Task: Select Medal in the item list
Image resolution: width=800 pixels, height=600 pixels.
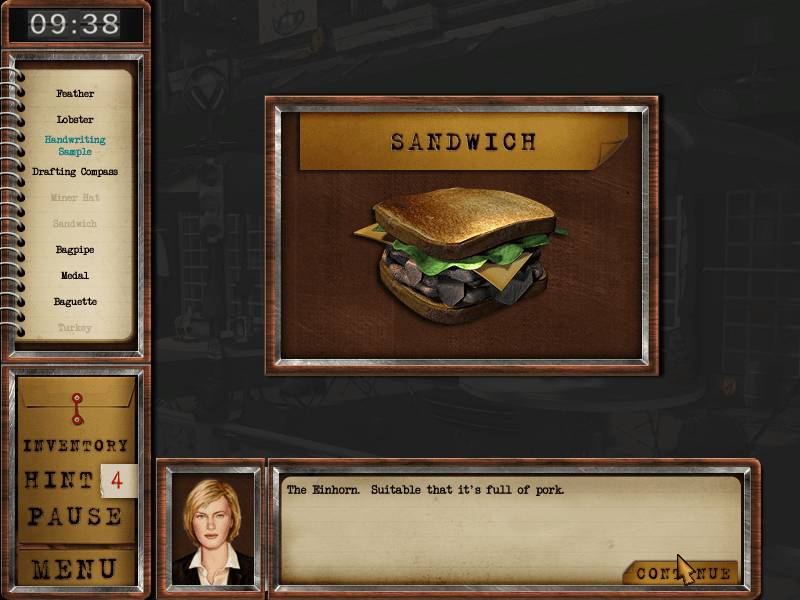Action: [x=75, y=276]
